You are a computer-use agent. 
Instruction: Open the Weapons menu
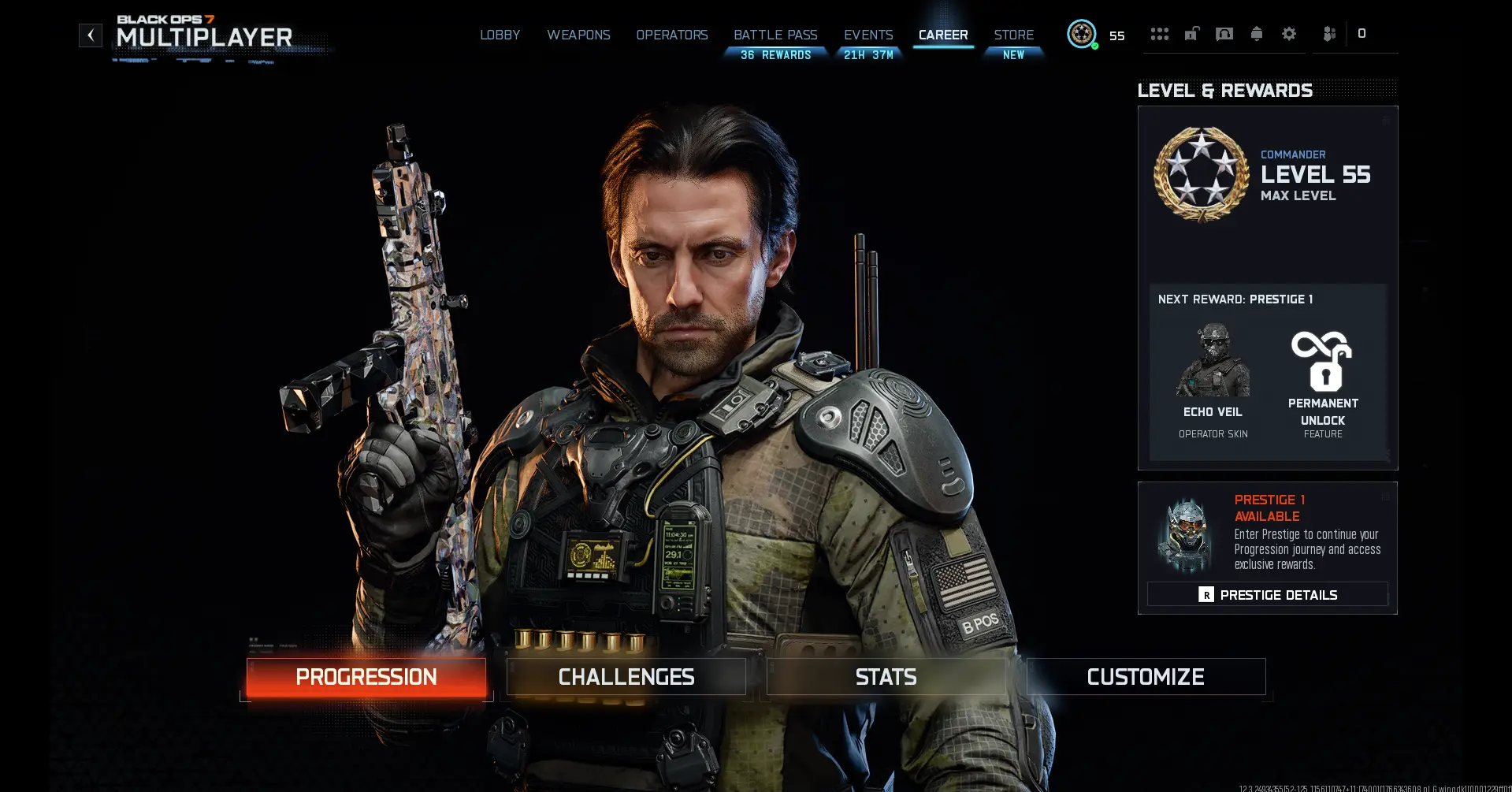(578, 35)
